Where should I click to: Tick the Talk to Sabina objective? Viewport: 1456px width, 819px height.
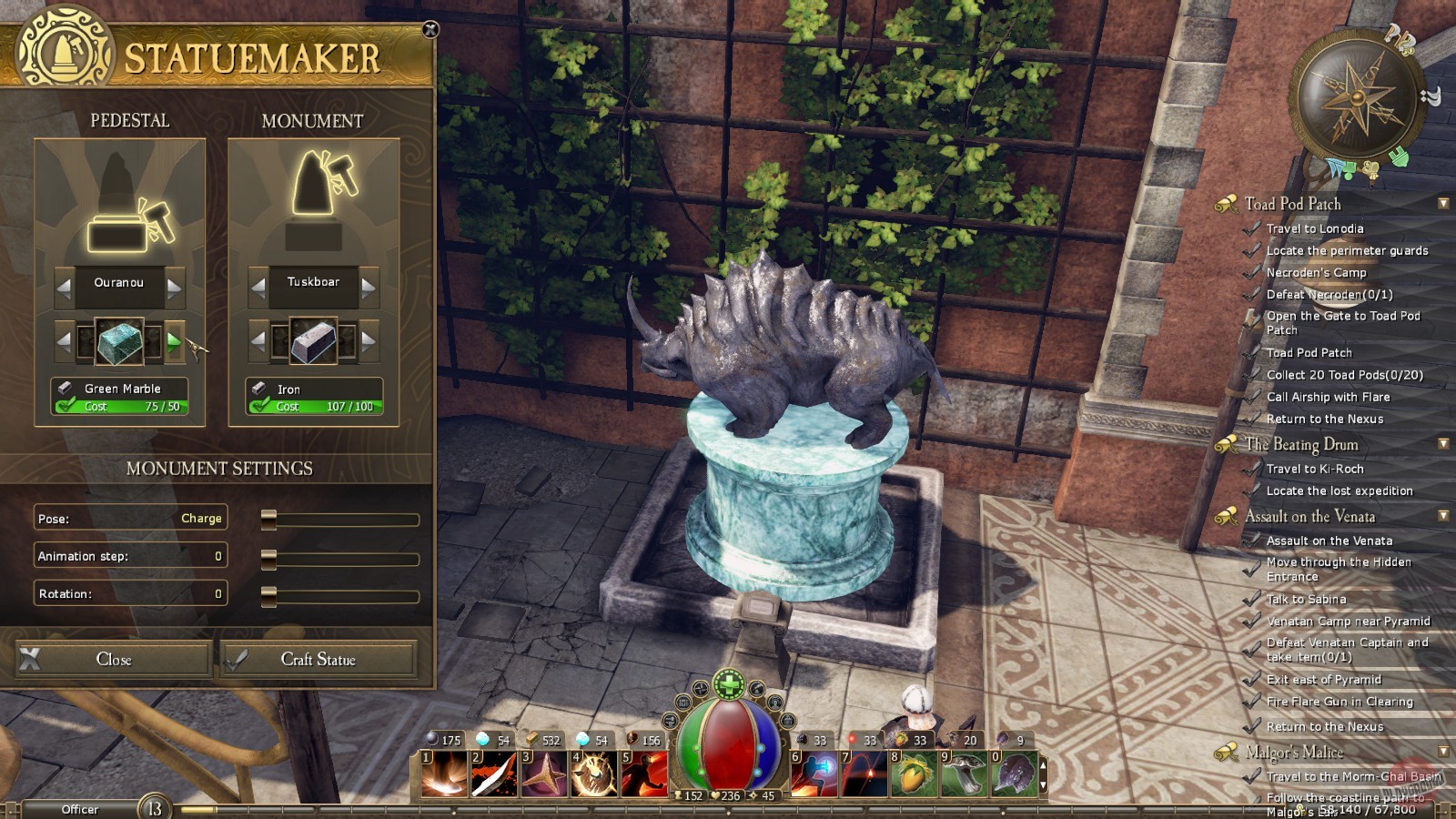pyautogui.click(x=1253, y=599)
